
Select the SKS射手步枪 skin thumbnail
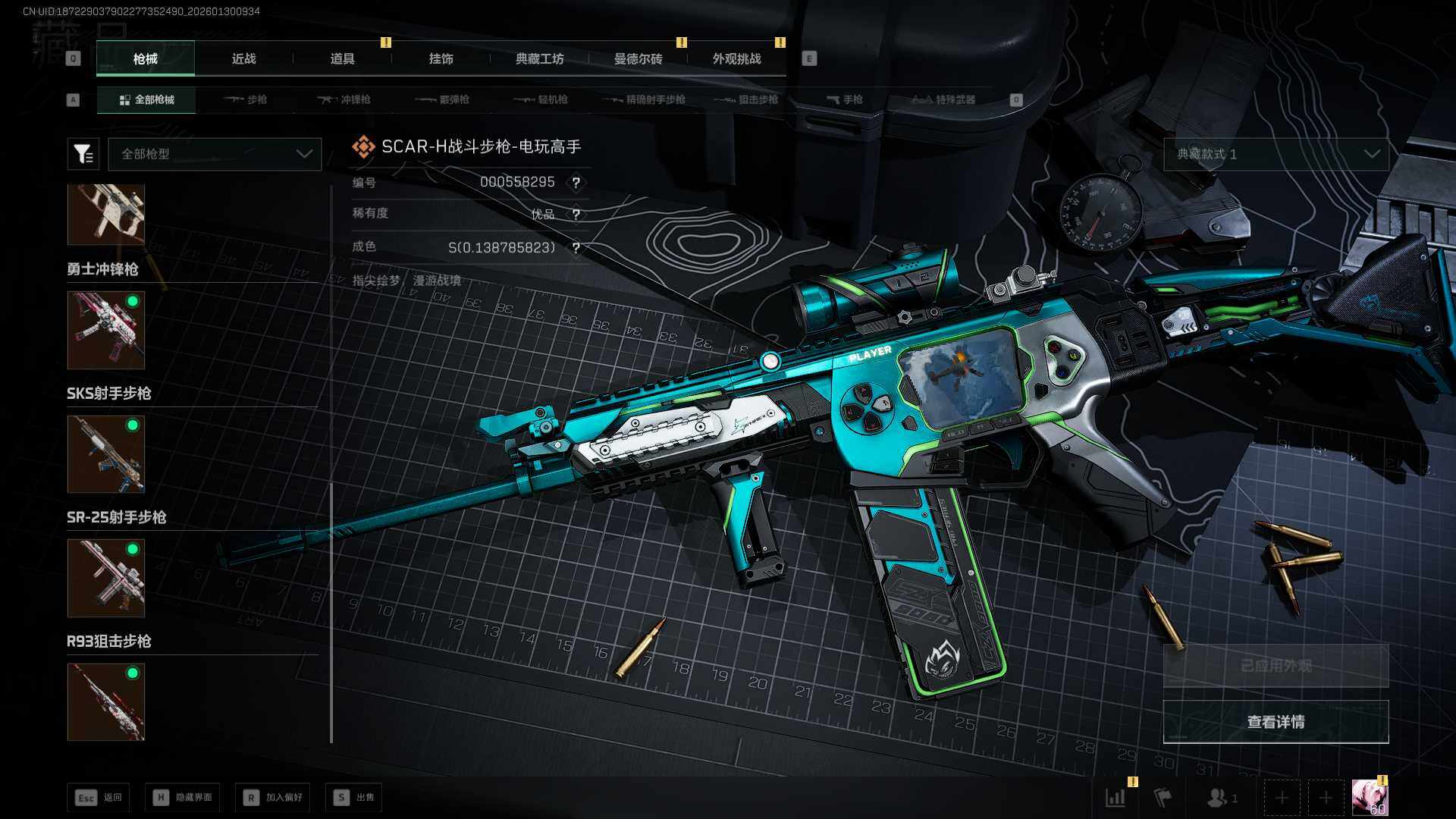[106, 453]
